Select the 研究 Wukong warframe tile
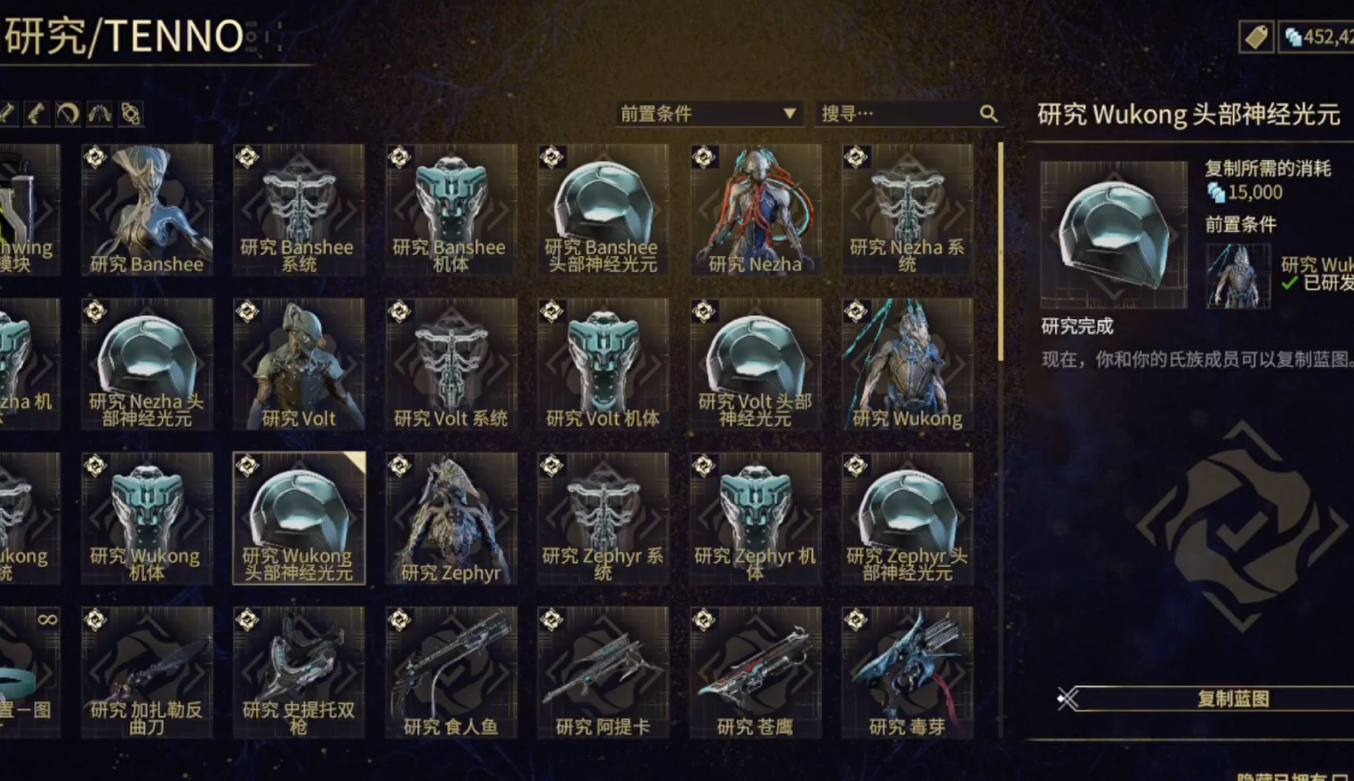This screenshot has height=781, width=1354. click(x=907, y=364)
